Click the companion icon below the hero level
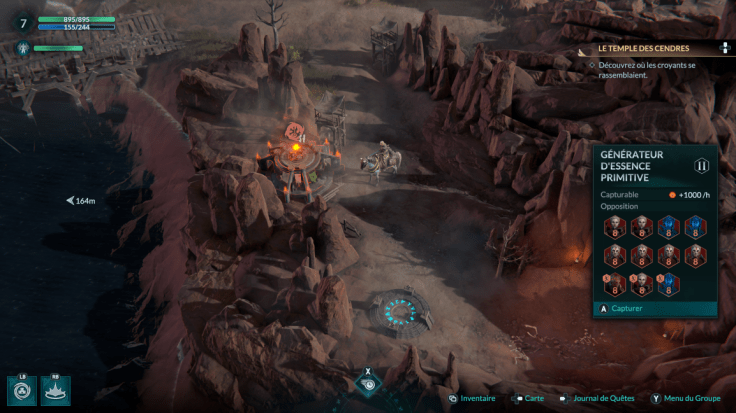This screenshot has height=413, width=736. tap(20, 48)
